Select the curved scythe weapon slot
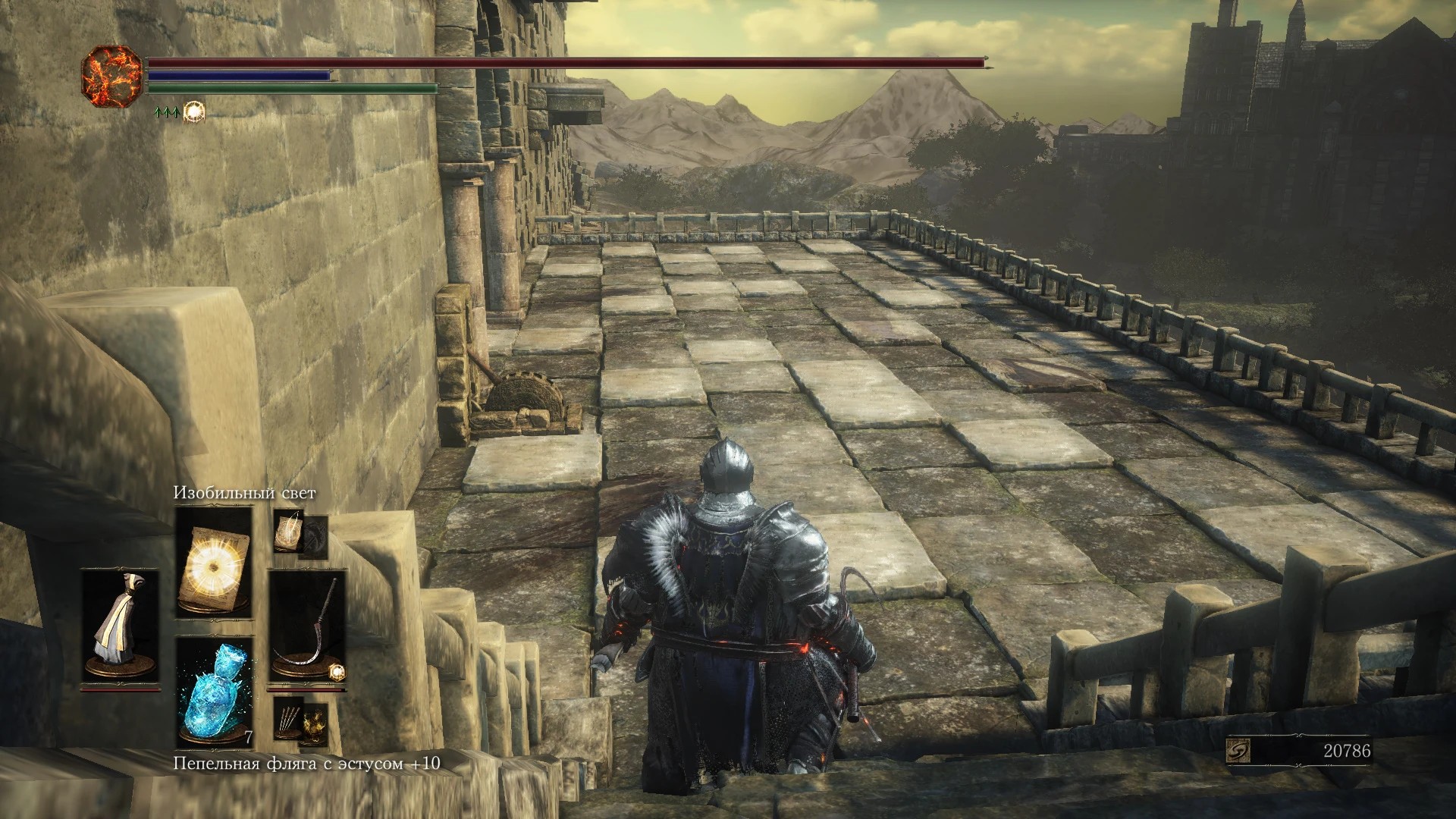 tap(306, 626)
